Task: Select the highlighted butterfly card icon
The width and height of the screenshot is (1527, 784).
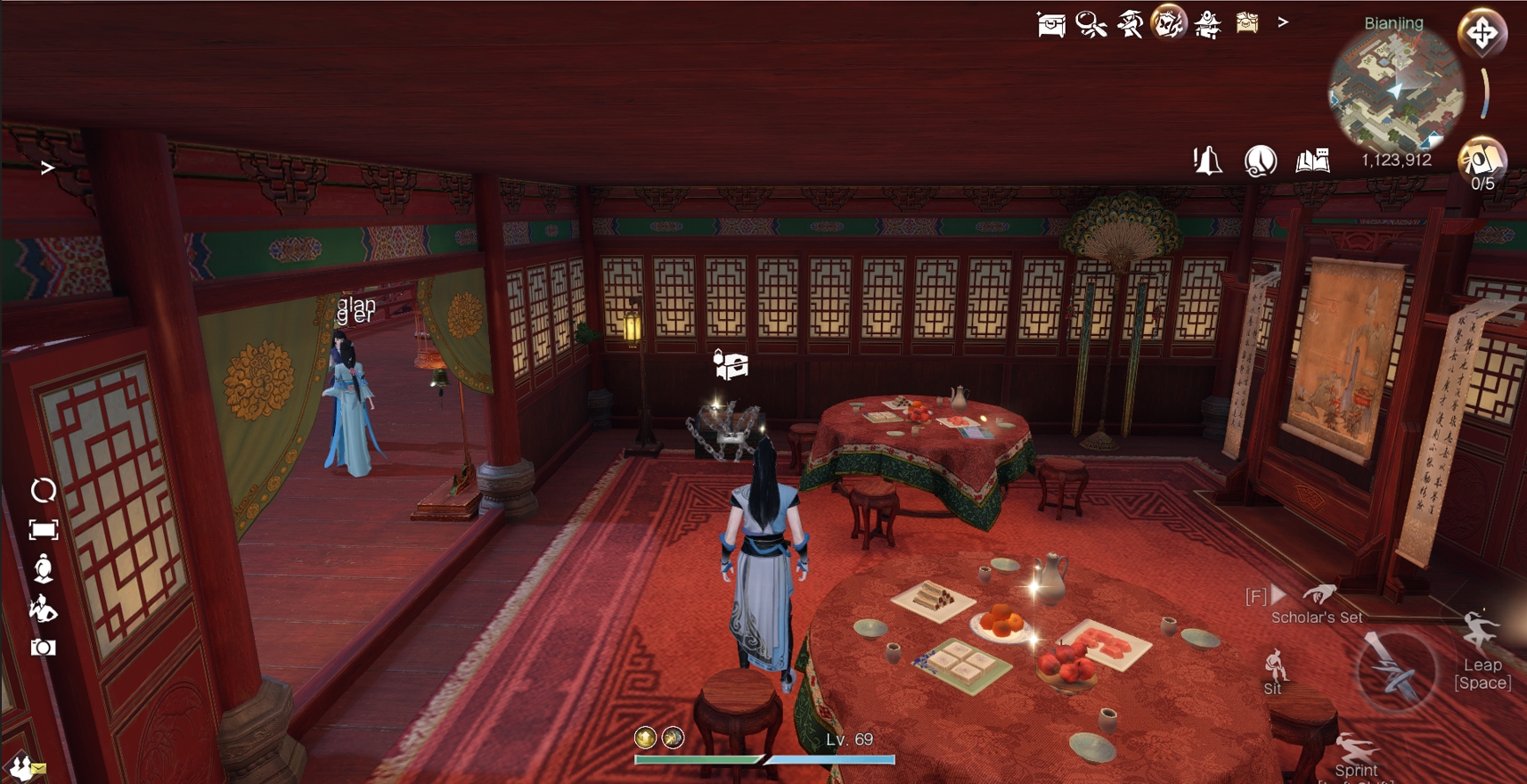Action: 1168,22
